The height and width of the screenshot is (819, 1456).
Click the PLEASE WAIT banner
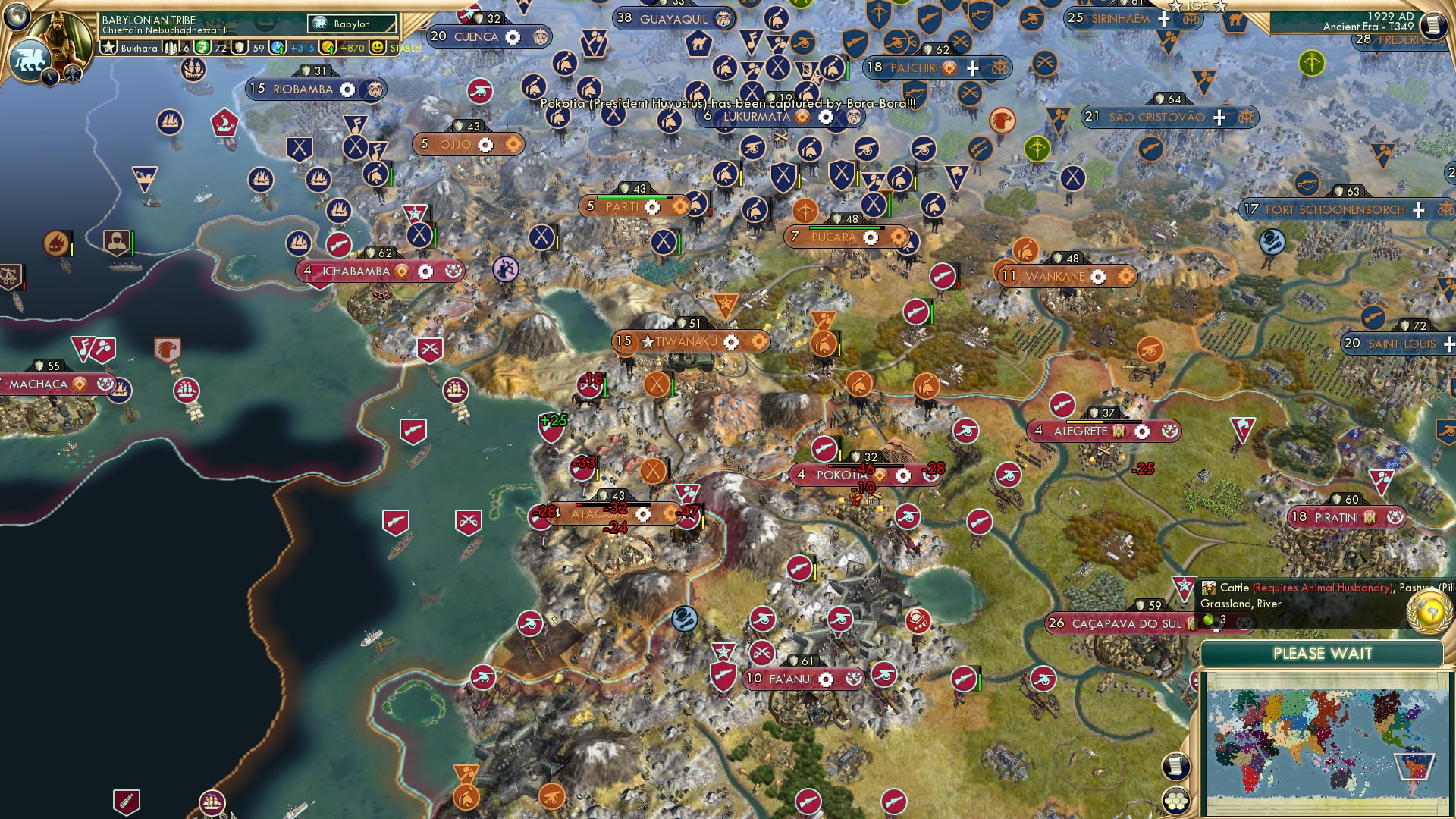click(x=1323, y=653)
